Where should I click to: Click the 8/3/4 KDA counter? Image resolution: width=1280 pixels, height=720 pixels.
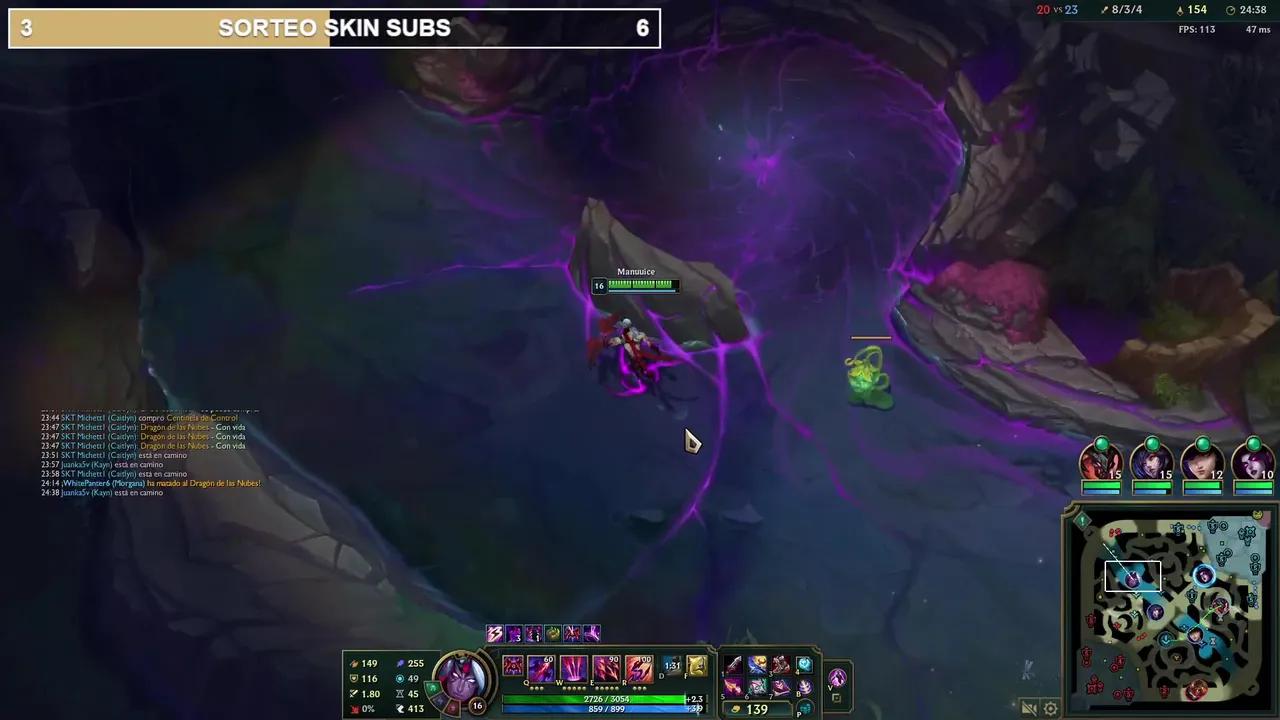click(1125, 10)
